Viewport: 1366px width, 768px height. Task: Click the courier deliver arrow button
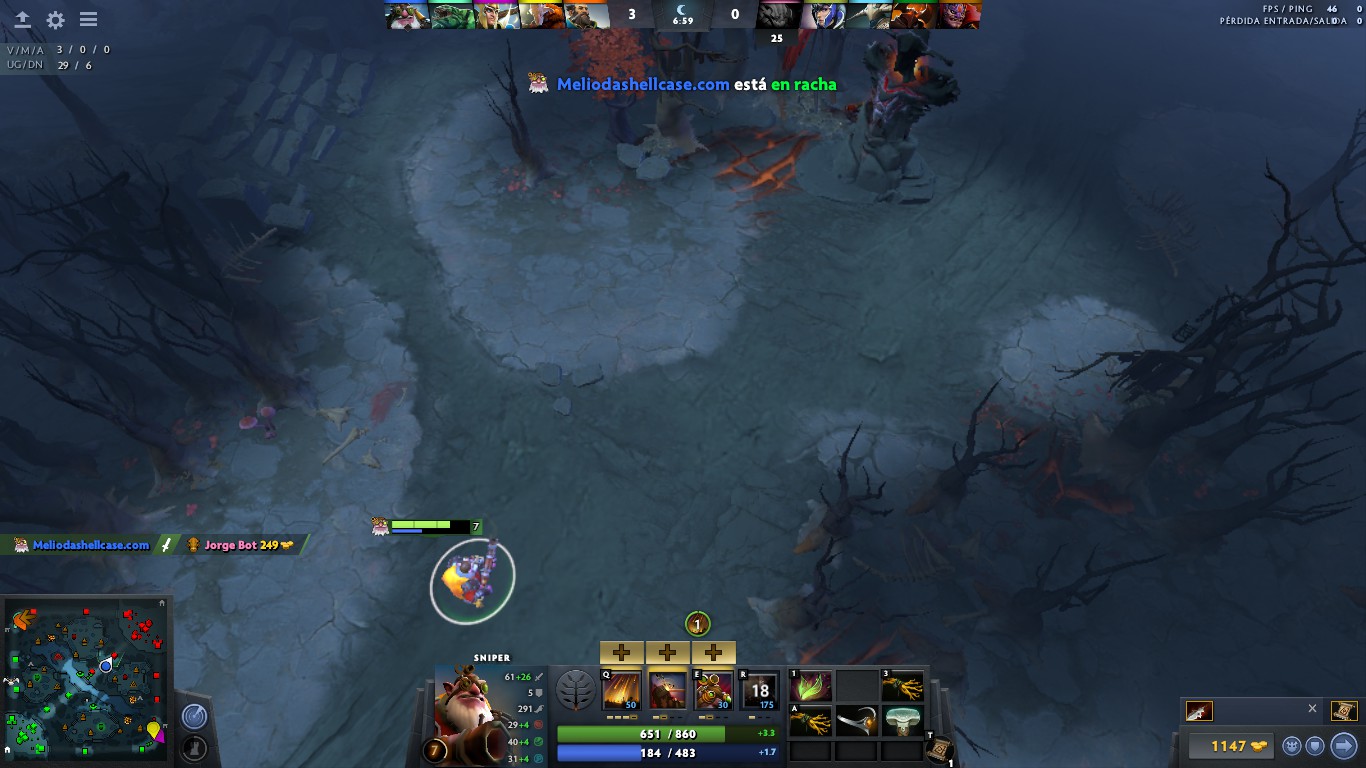click(x=1343, y=746)
